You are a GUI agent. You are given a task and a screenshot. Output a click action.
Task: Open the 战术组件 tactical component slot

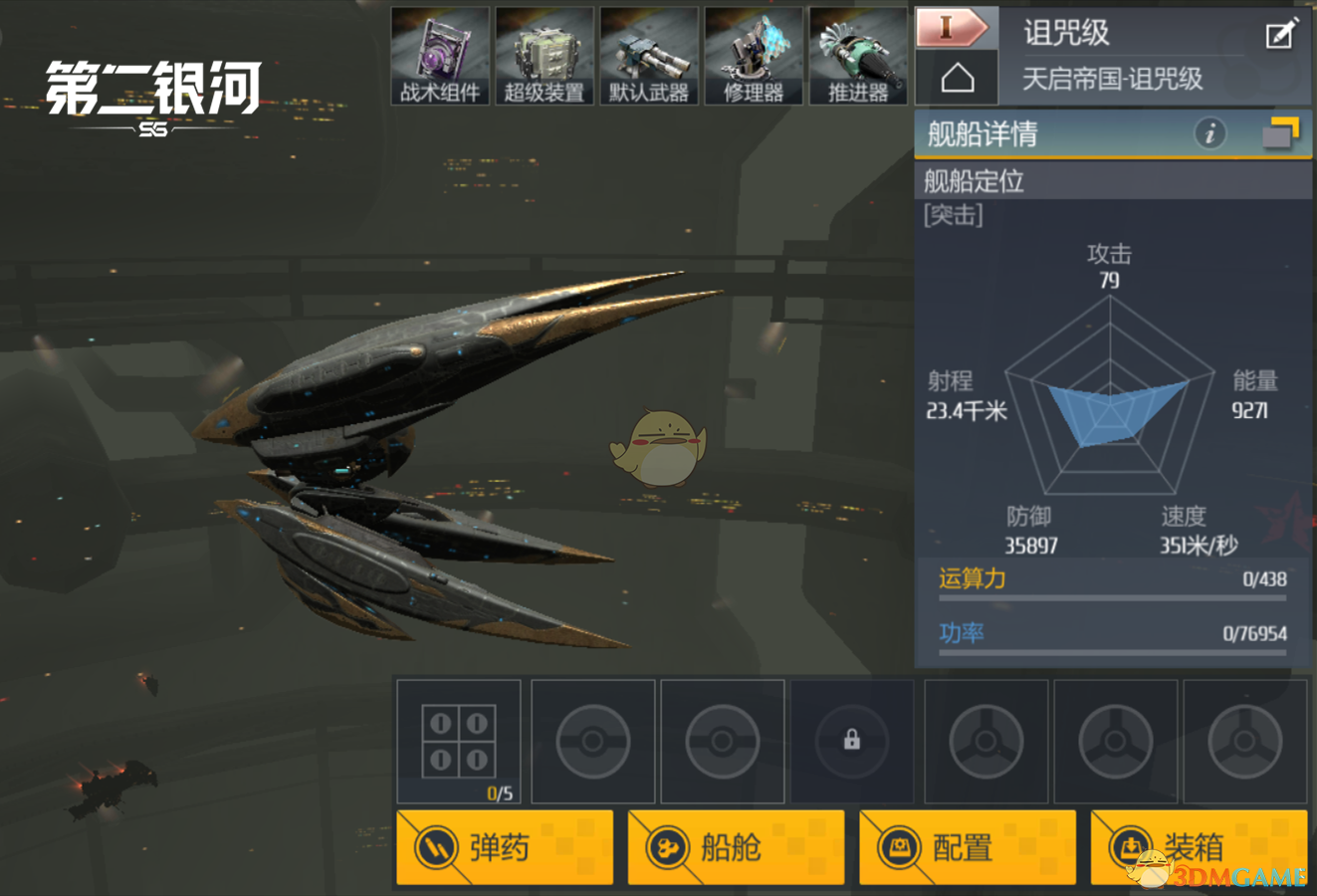pos(440,56)
